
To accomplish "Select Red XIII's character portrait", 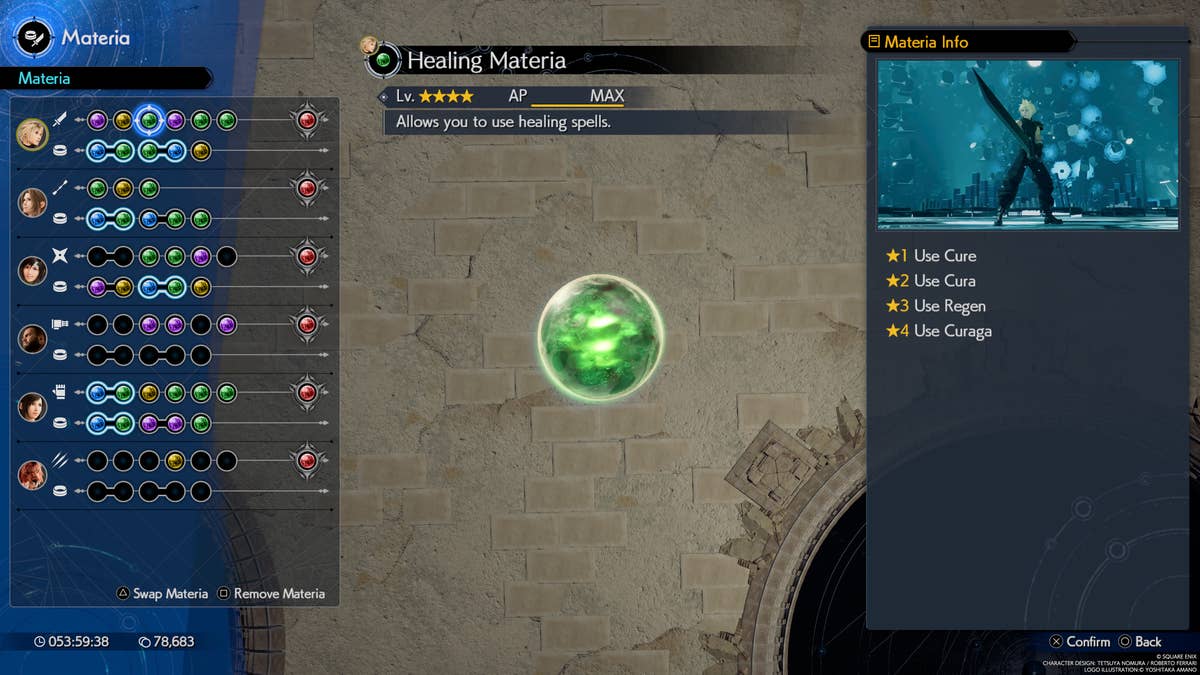I will pos(32,474).
